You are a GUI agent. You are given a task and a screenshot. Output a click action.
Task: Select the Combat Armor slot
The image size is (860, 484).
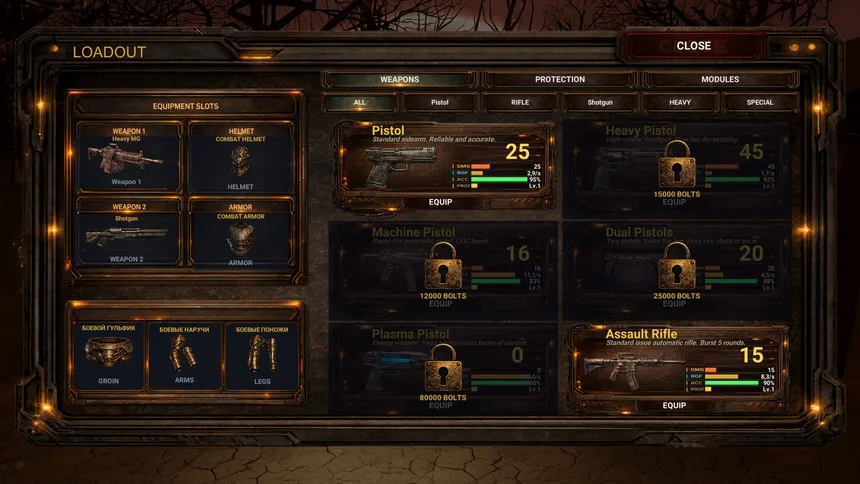coord(240,233)
